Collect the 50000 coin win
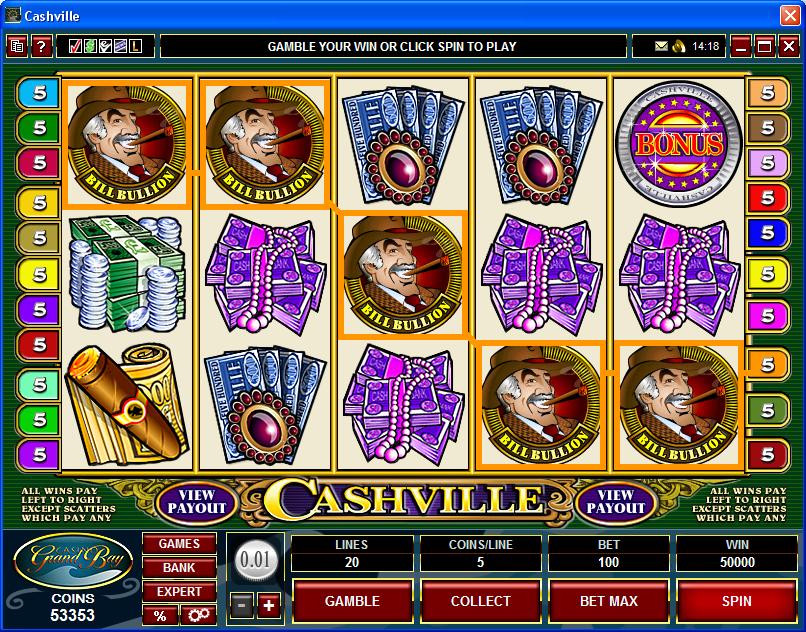 tap(480, 601)
